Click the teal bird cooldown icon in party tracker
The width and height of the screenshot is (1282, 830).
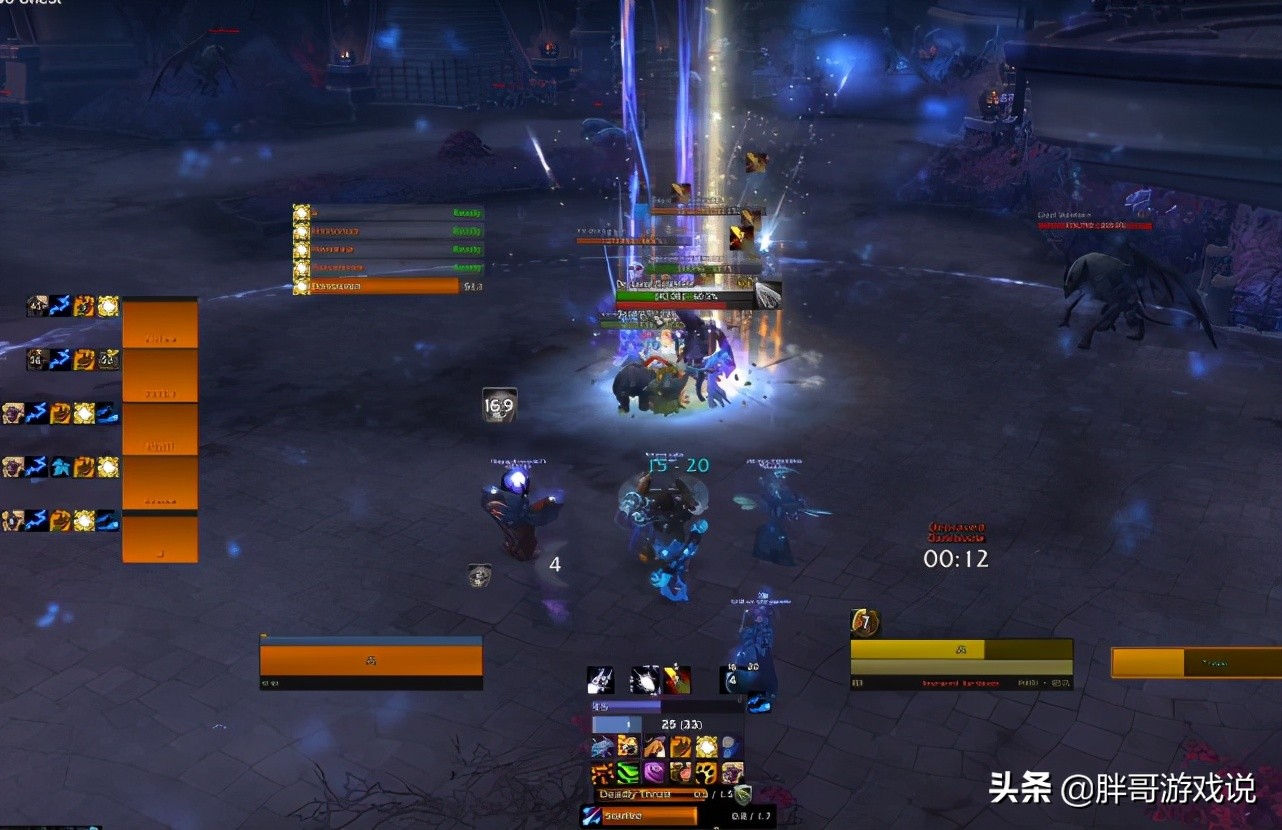pos(60,467)
